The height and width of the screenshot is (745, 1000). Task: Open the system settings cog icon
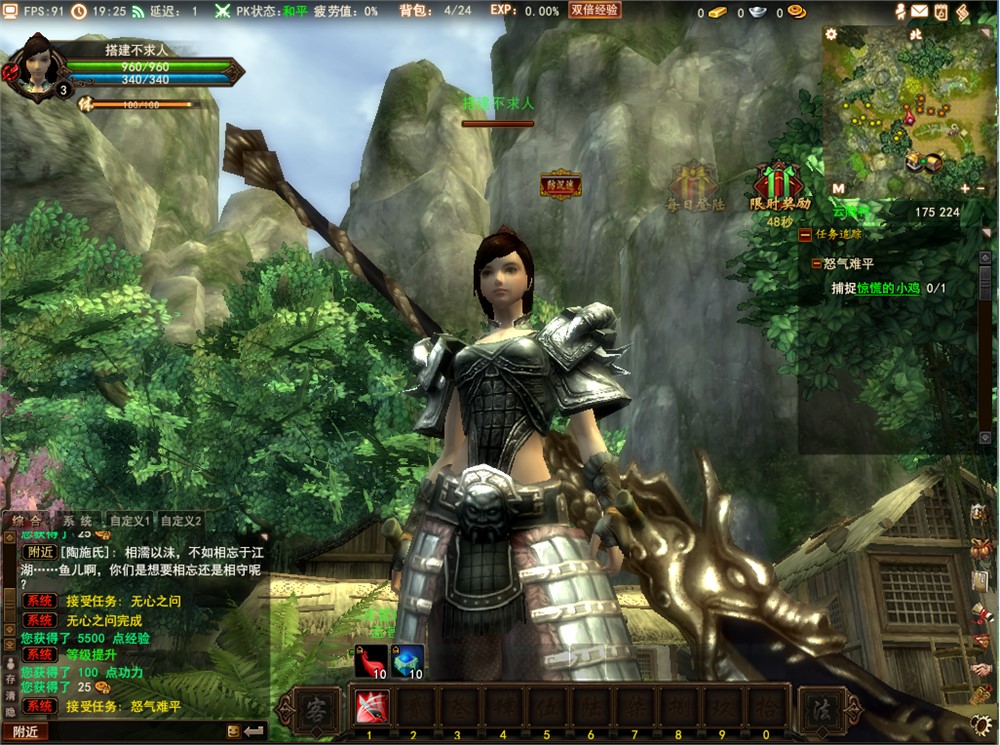pos(981,725)
